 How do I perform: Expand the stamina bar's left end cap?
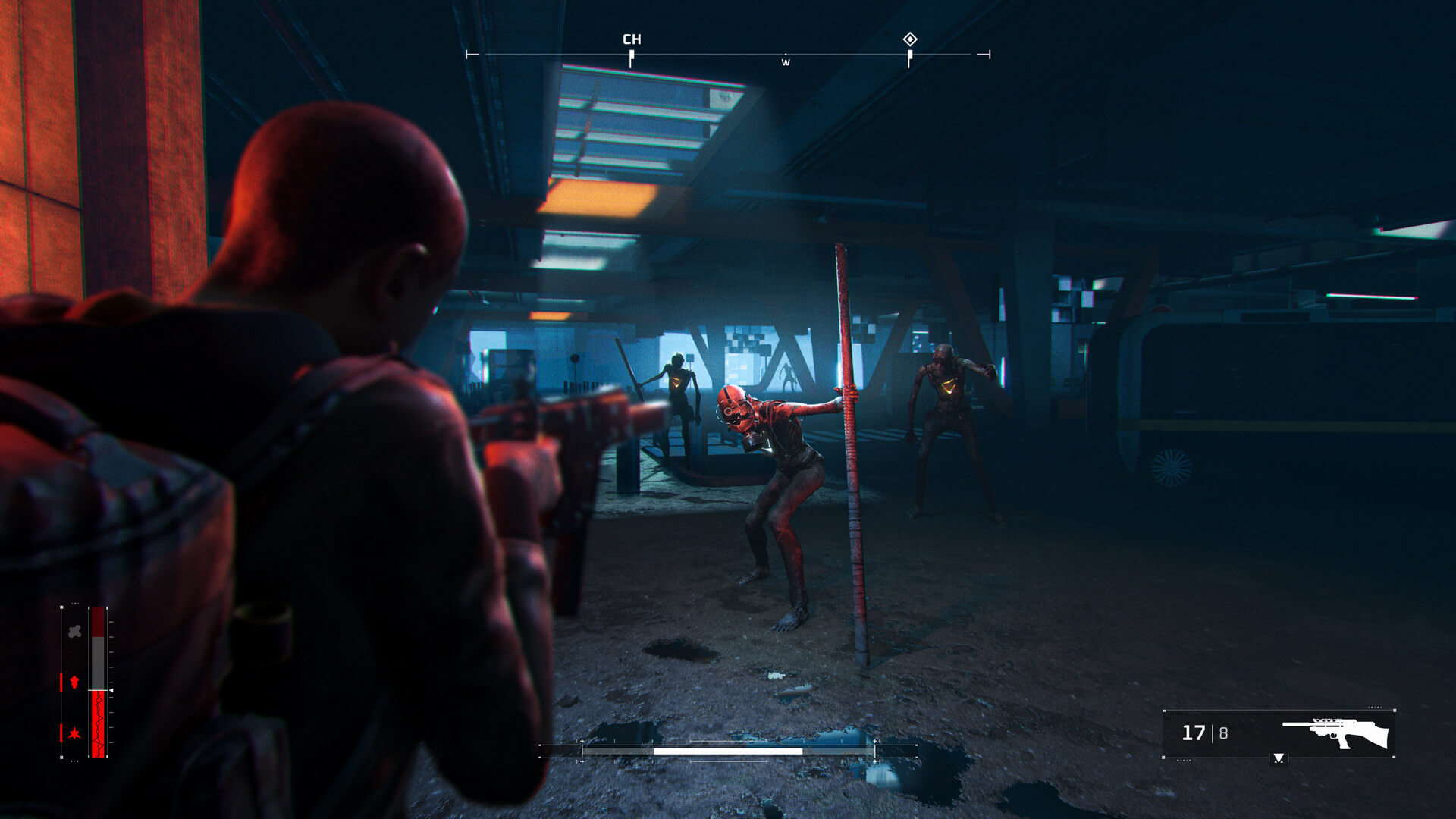point(582,750)
